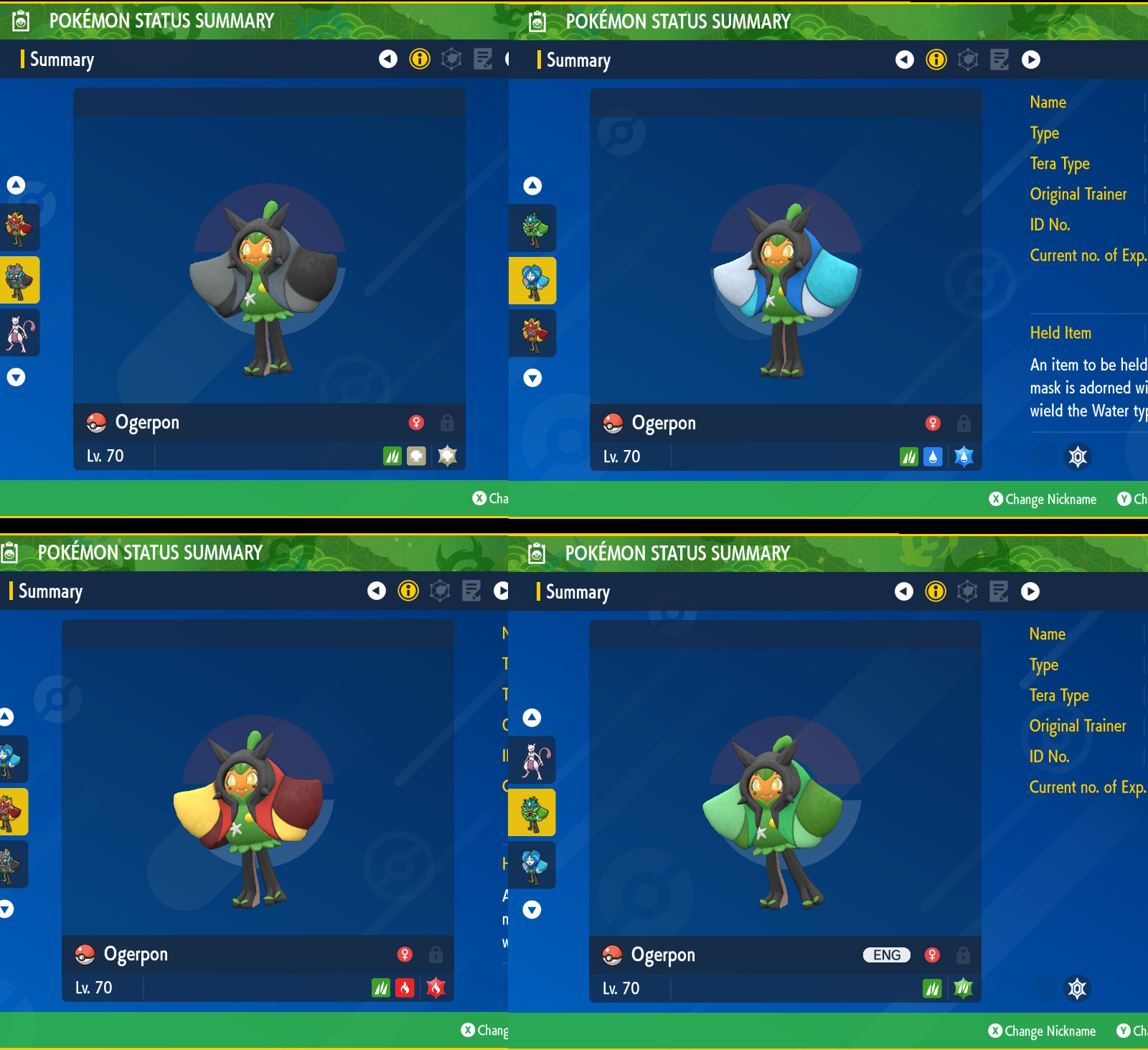Screen dimensions: 1148x1050
Task: Select the yellow info tab on the red Ogerpon summary
Action: click(408, 591)
